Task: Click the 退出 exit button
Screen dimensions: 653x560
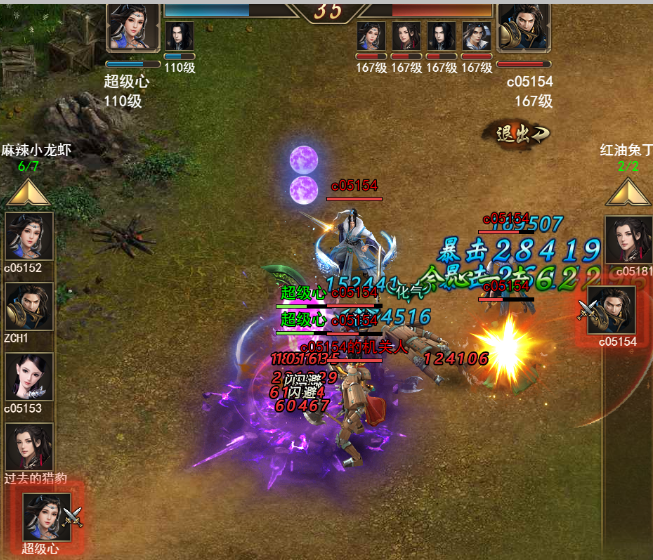Action: [x=517, y=133]
